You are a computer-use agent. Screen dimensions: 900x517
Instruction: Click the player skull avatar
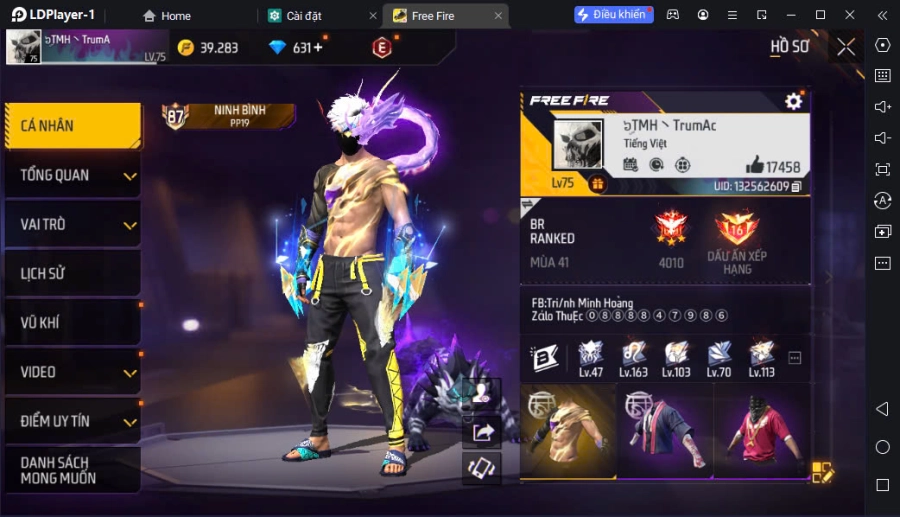(x=578, y=145)
